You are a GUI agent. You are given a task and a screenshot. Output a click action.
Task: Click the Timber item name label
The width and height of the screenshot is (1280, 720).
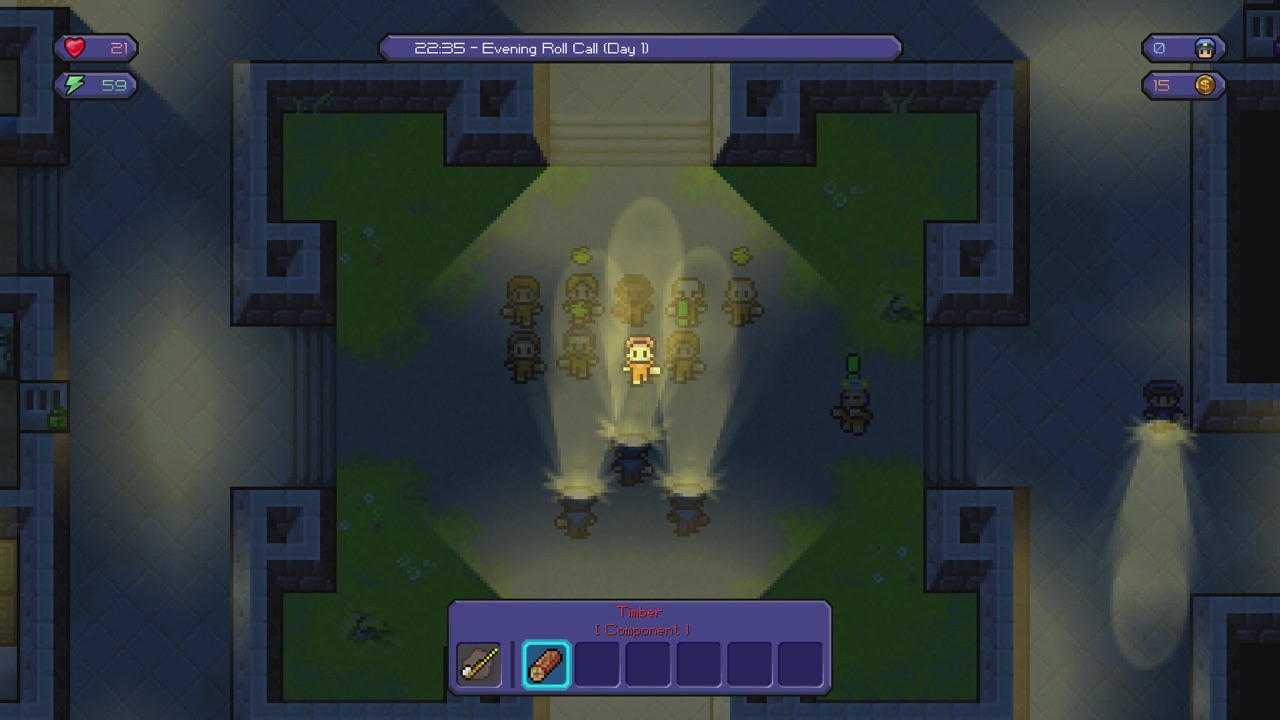(x=640, y=611)
